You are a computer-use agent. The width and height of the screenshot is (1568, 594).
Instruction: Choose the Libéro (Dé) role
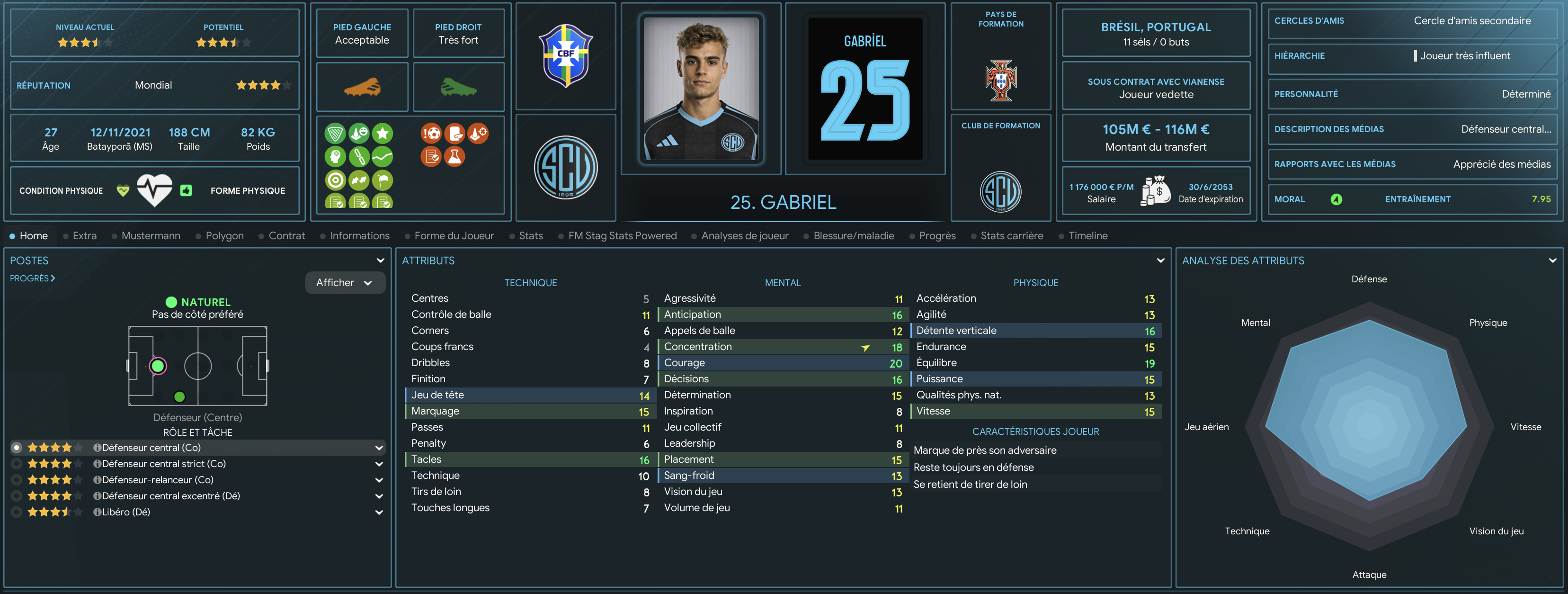click(125, 512)
